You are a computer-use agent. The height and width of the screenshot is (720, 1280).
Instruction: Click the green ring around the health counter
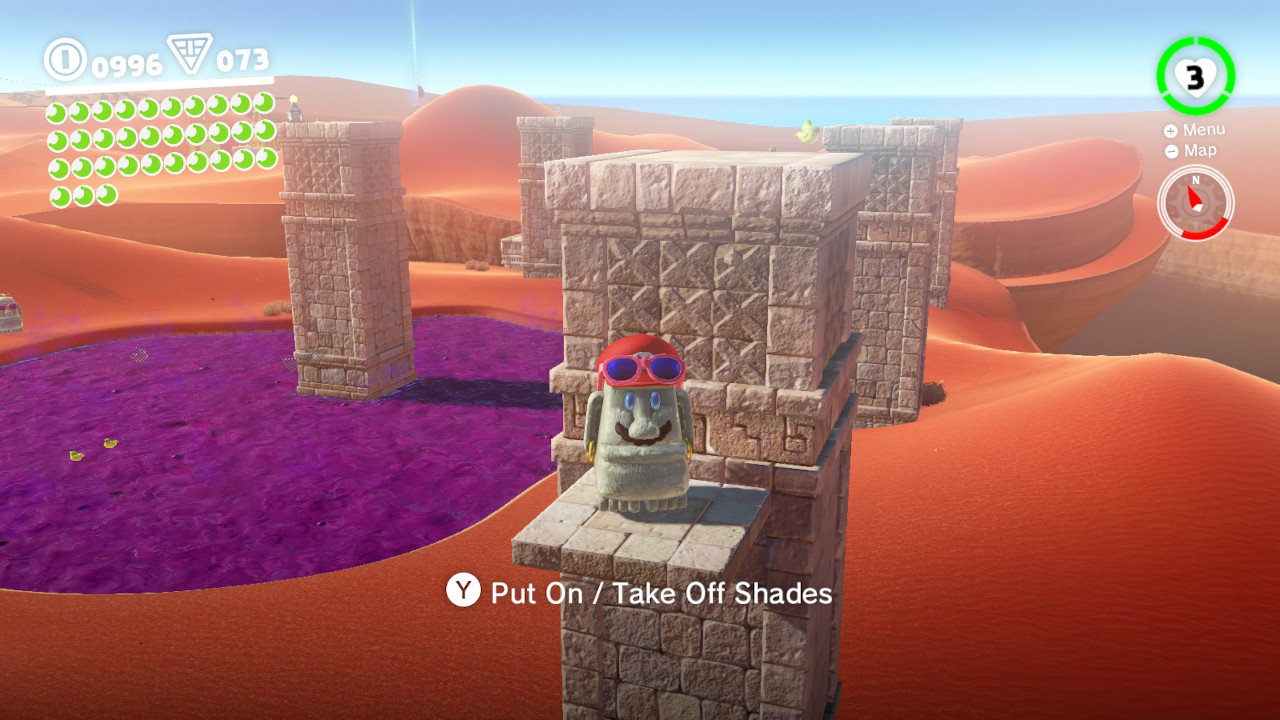point(1160,75)
